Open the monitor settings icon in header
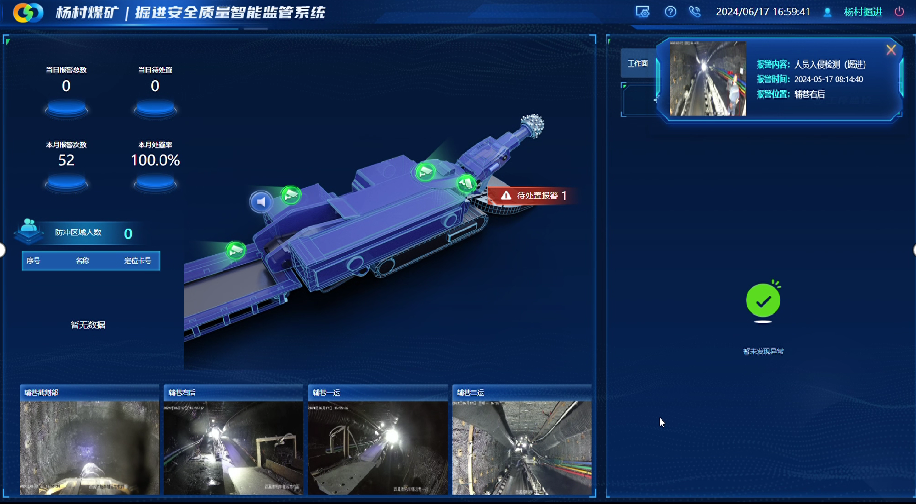The image size is (916, 504). tap(643, 12)
